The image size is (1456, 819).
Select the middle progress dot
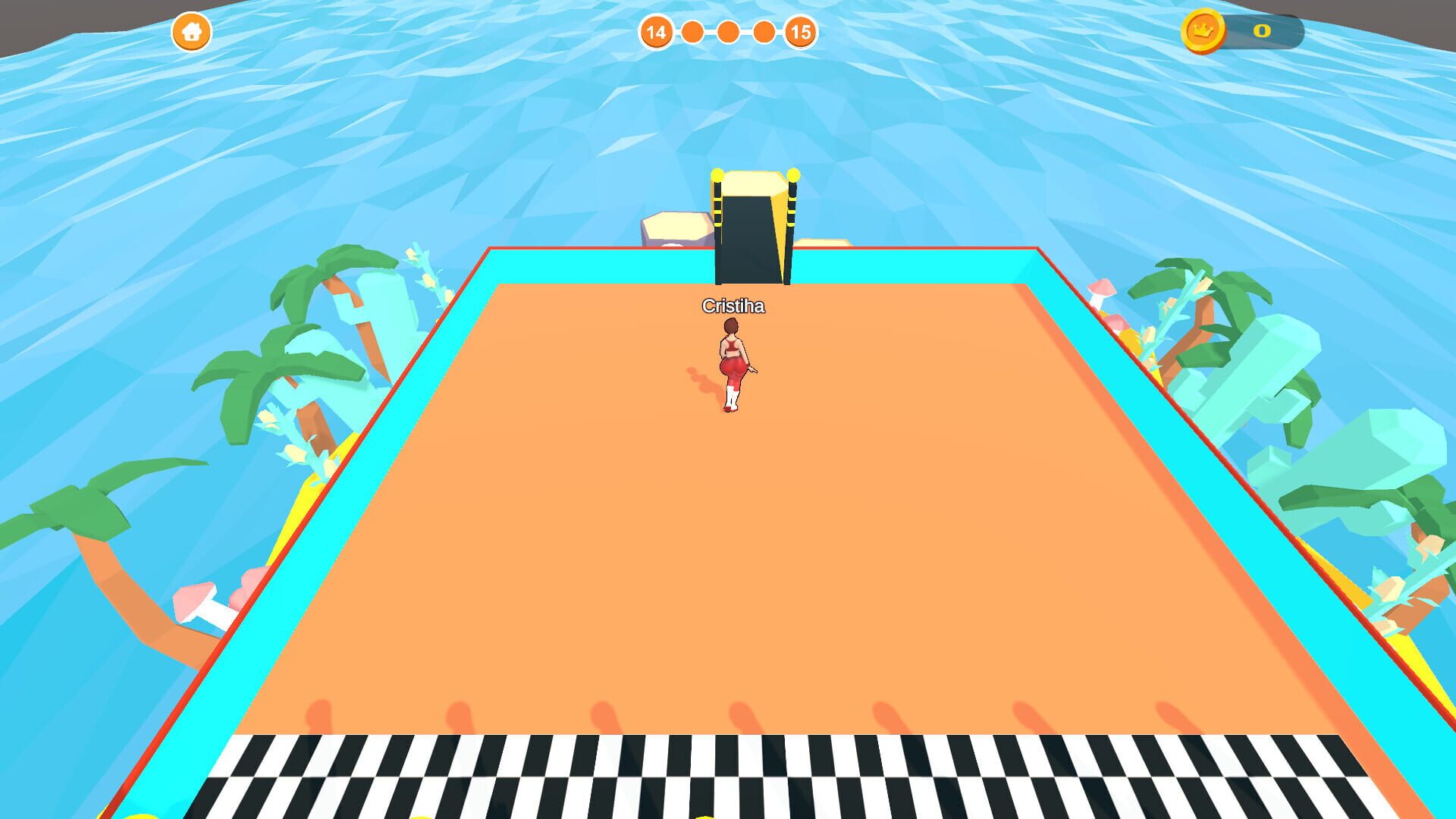click(728, 33)
